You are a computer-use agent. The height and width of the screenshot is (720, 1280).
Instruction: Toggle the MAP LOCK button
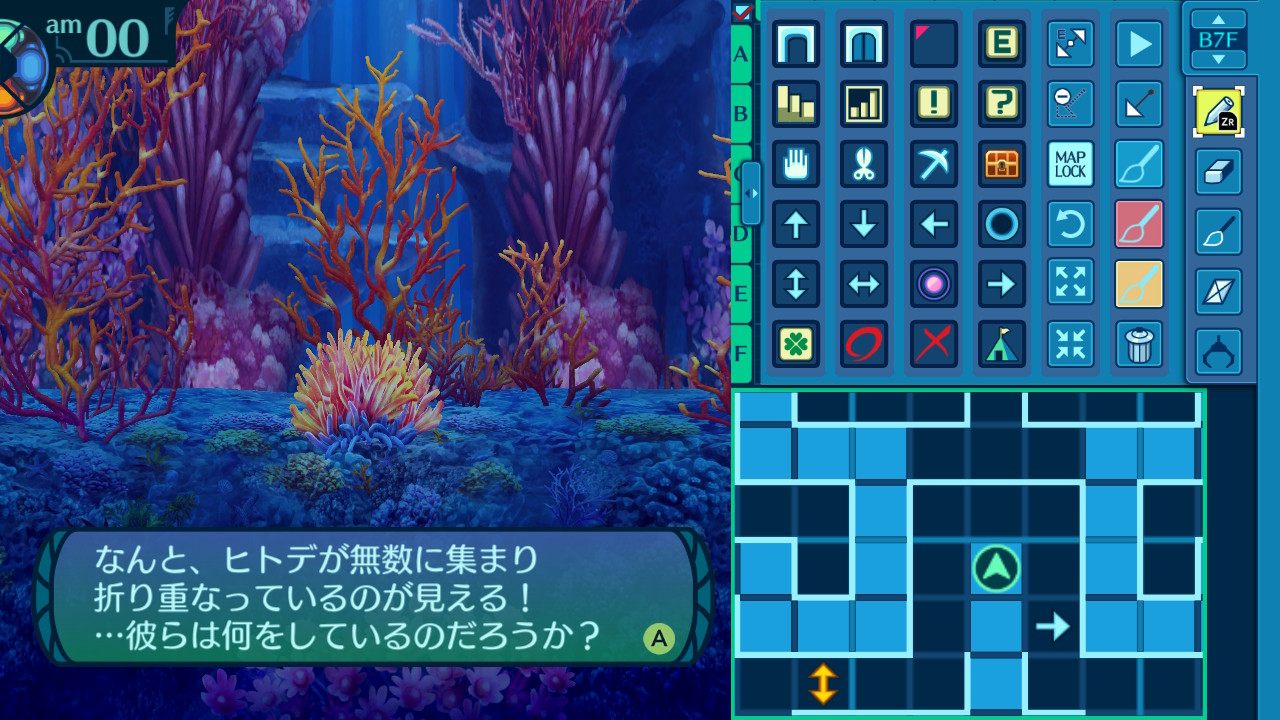(x=1070, y=164)
